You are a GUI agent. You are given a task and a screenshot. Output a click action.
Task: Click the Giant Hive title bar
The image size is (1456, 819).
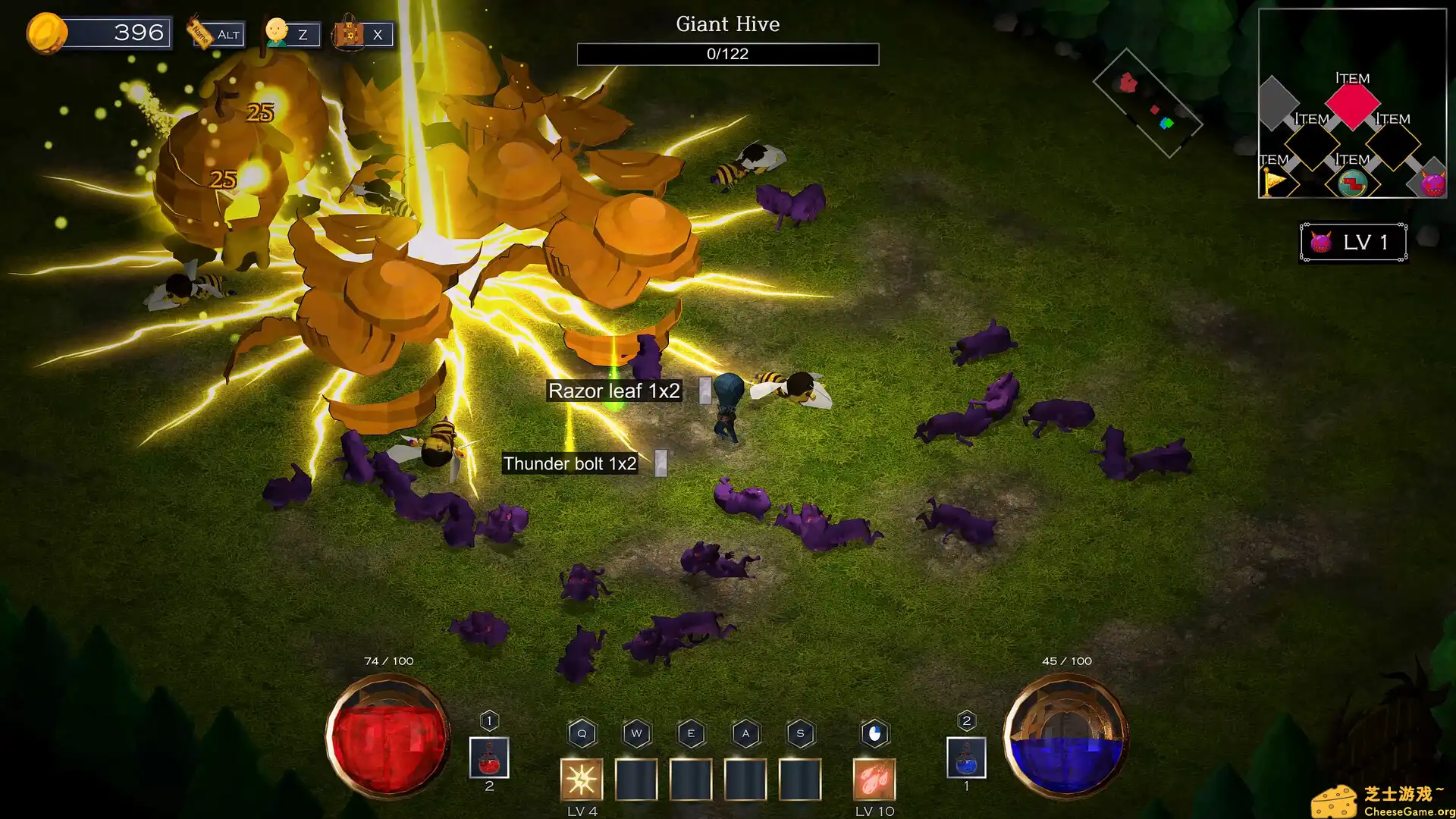(727, 24)
